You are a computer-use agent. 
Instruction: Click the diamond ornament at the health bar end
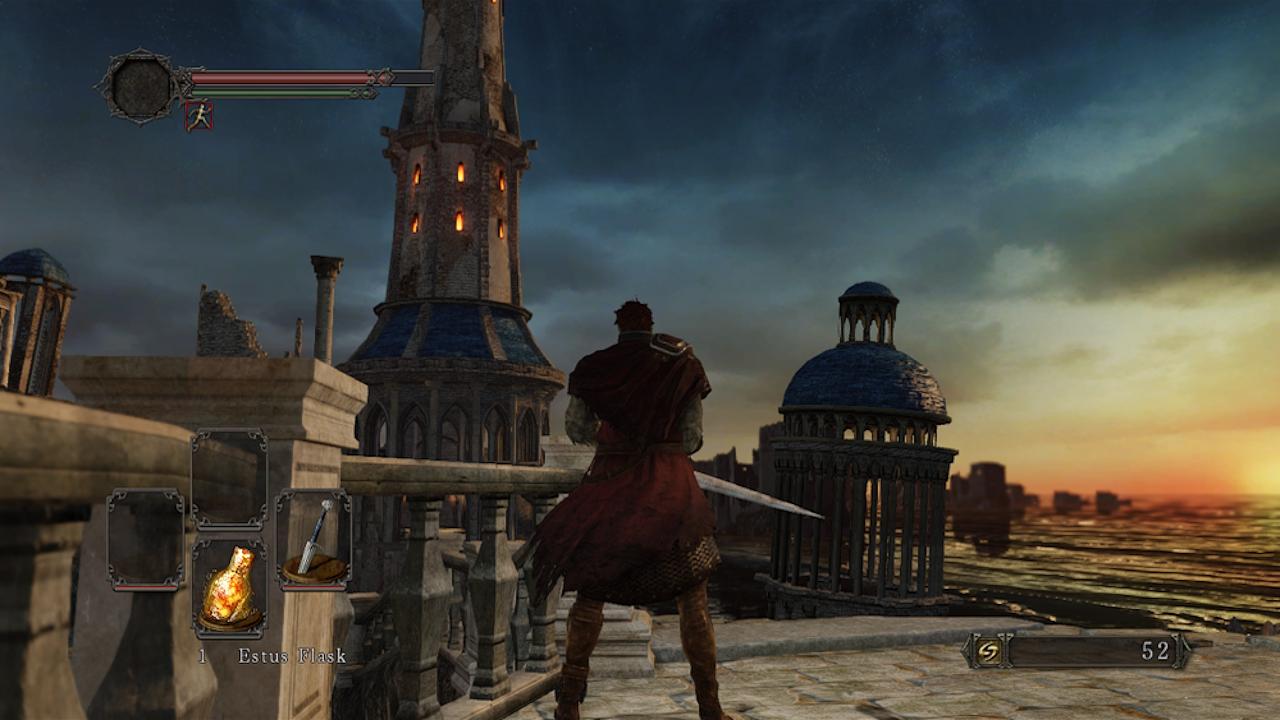[387, 77]
